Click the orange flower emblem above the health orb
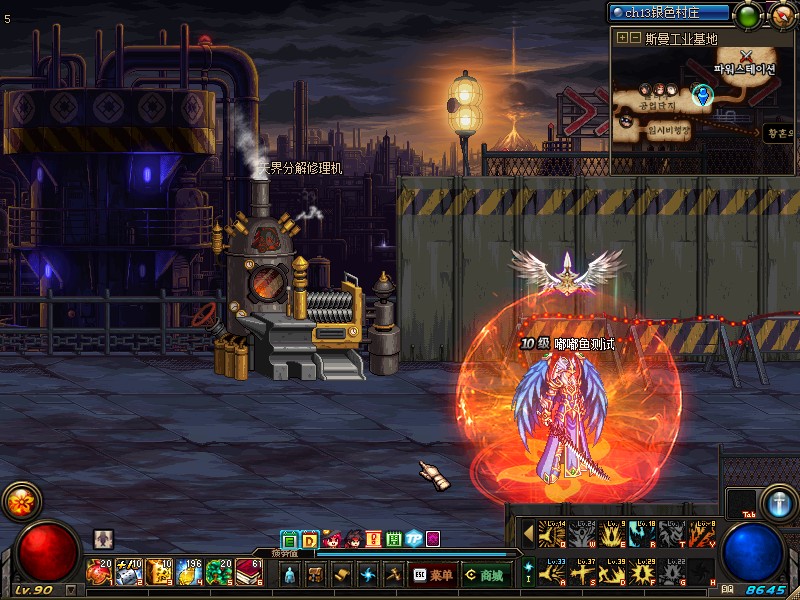 coord(19,501)
